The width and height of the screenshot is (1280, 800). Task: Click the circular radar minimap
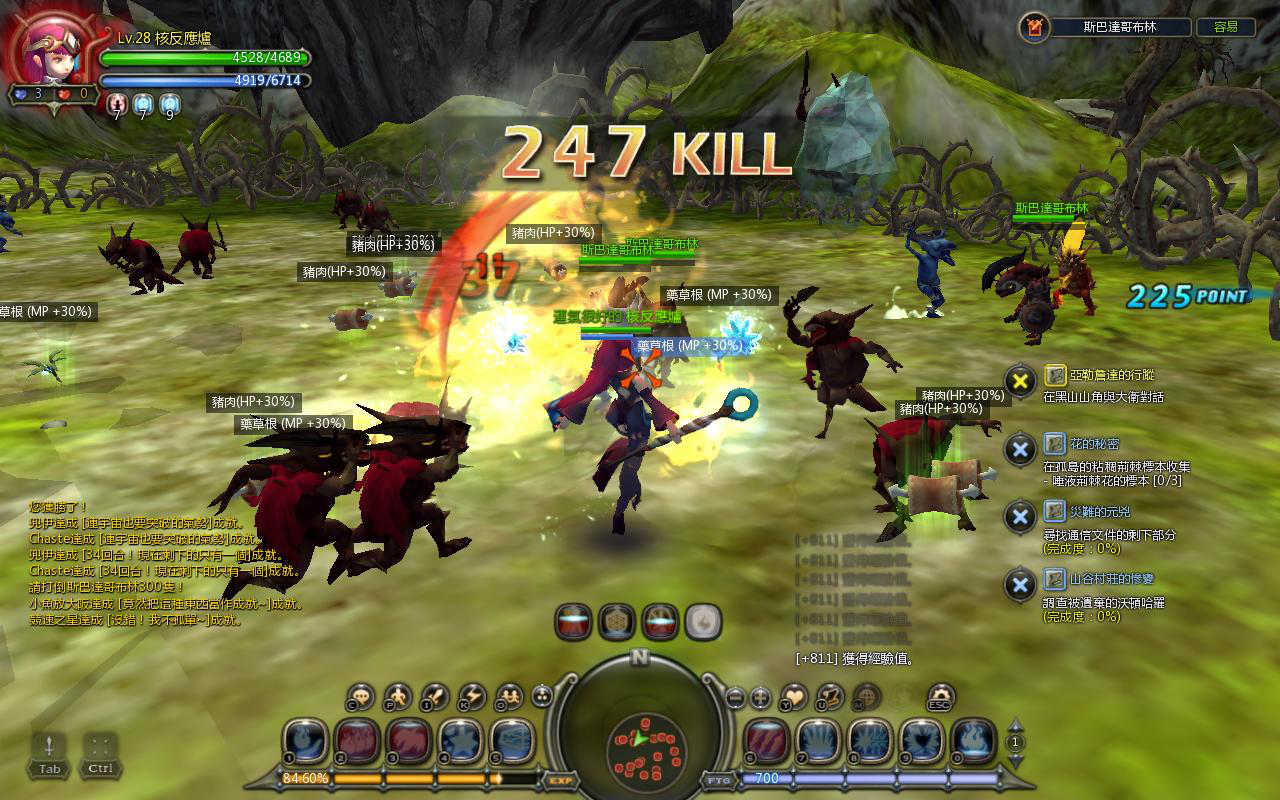640,741
